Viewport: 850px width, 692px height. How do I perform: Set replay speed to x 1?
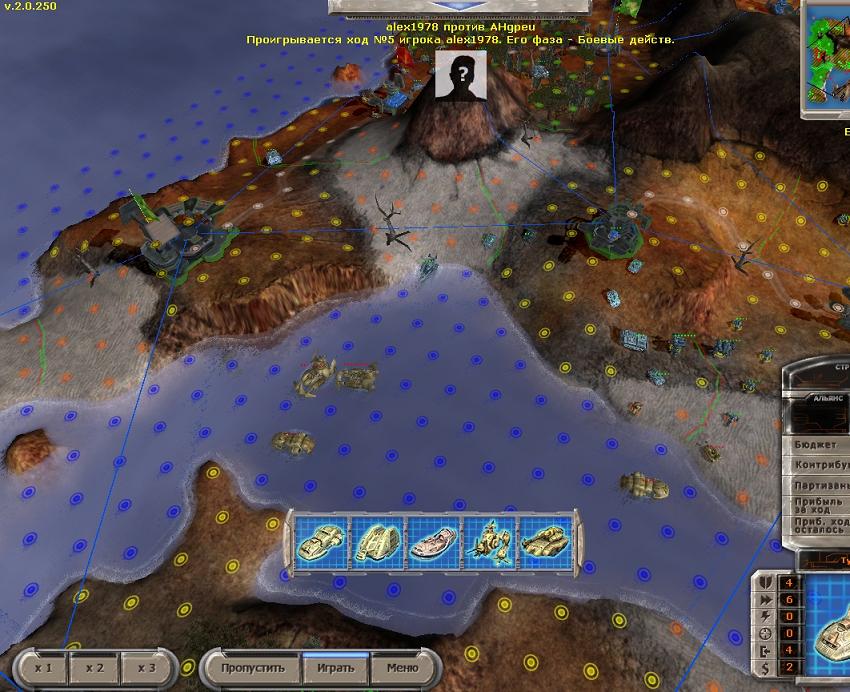click(44, 667)
